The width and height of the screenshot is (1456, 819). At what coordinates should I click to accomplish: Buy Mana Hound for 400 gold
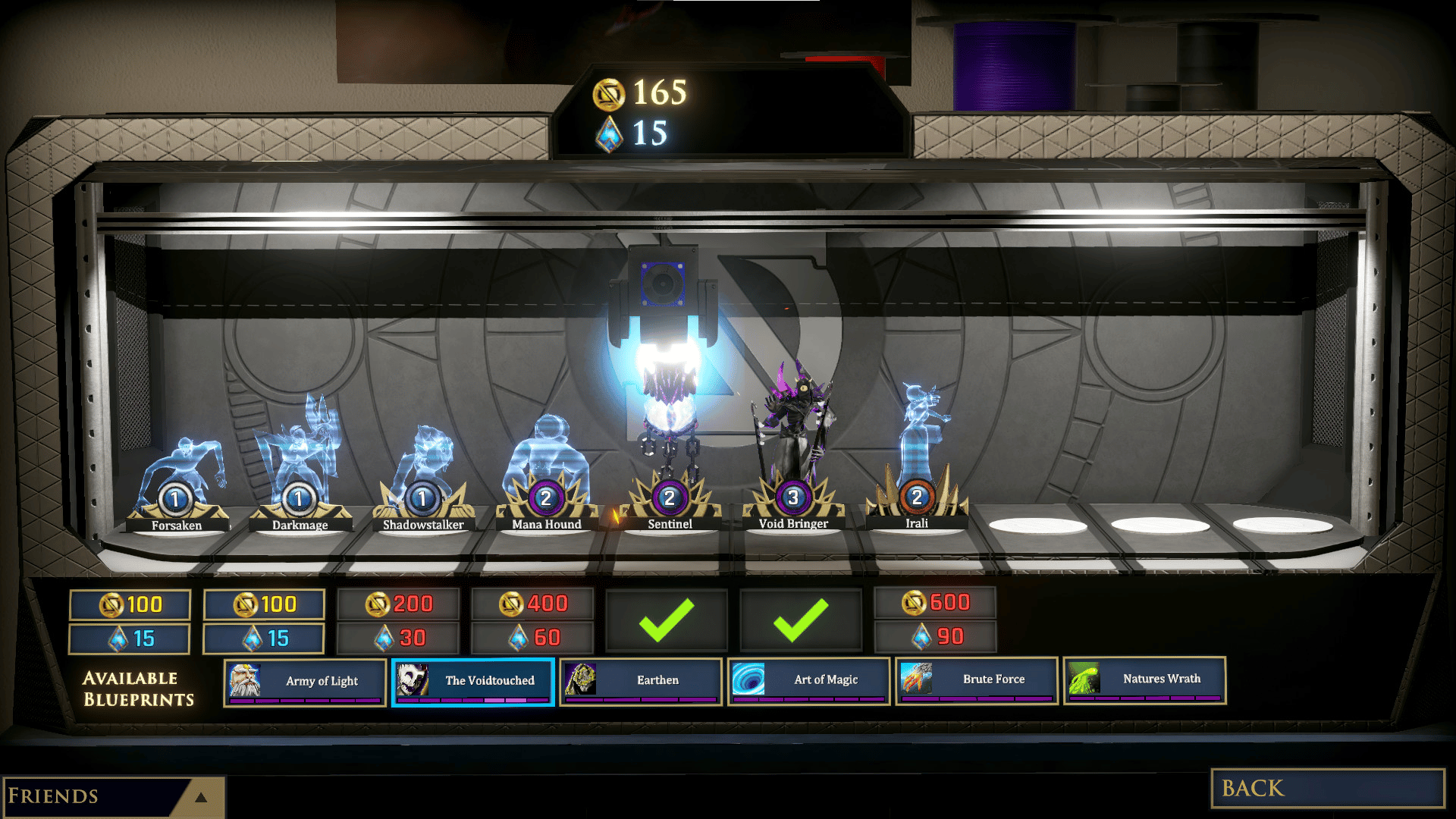point(533,604)
